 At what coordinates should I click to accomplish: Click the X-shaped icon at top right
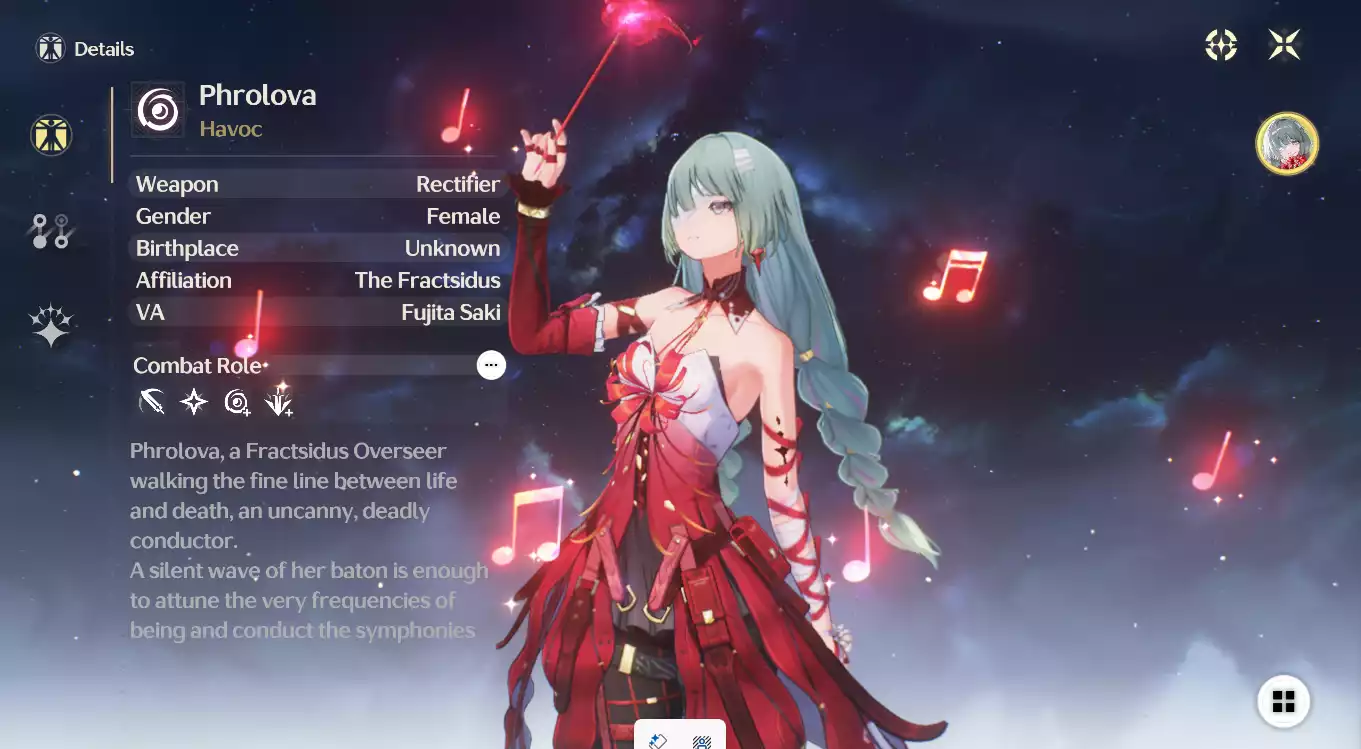pyautogui.click(x=1285, y=45)
